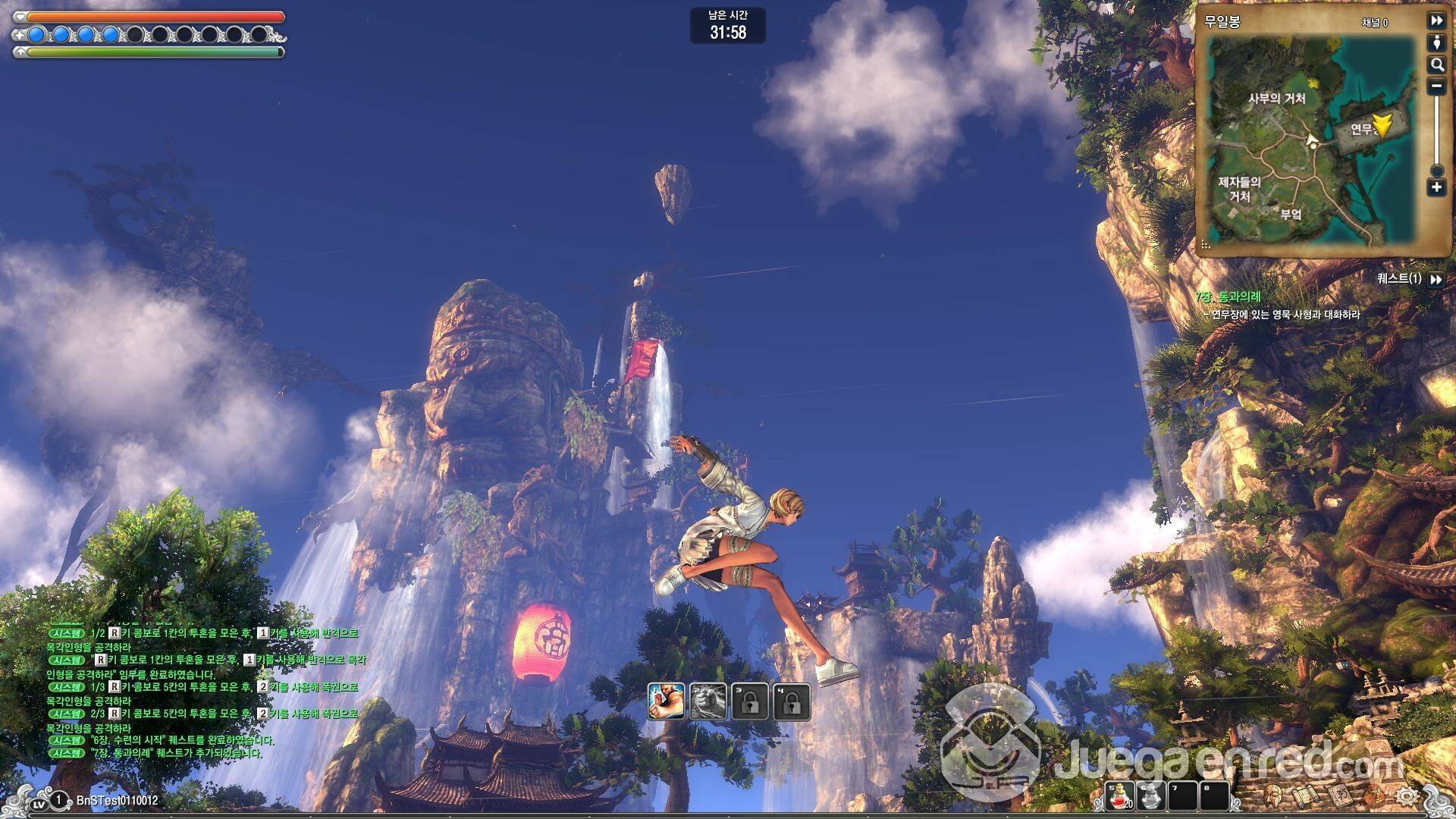Zoom out the minimap with minus button
Screen dimensions: 1456x819
click(1436, 86)
